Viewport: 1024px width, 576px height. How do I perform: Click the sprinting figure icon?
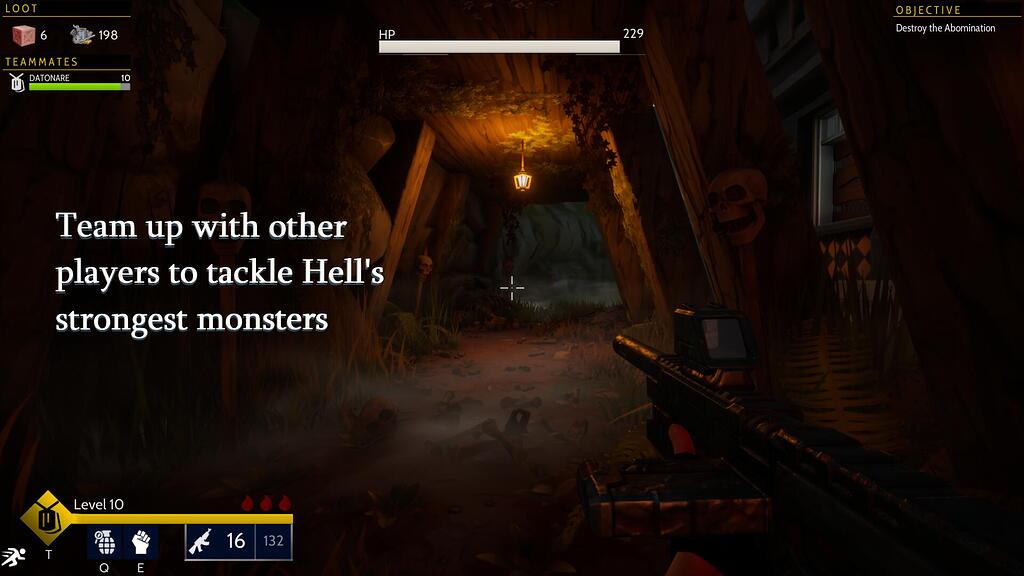click(12, 556)
